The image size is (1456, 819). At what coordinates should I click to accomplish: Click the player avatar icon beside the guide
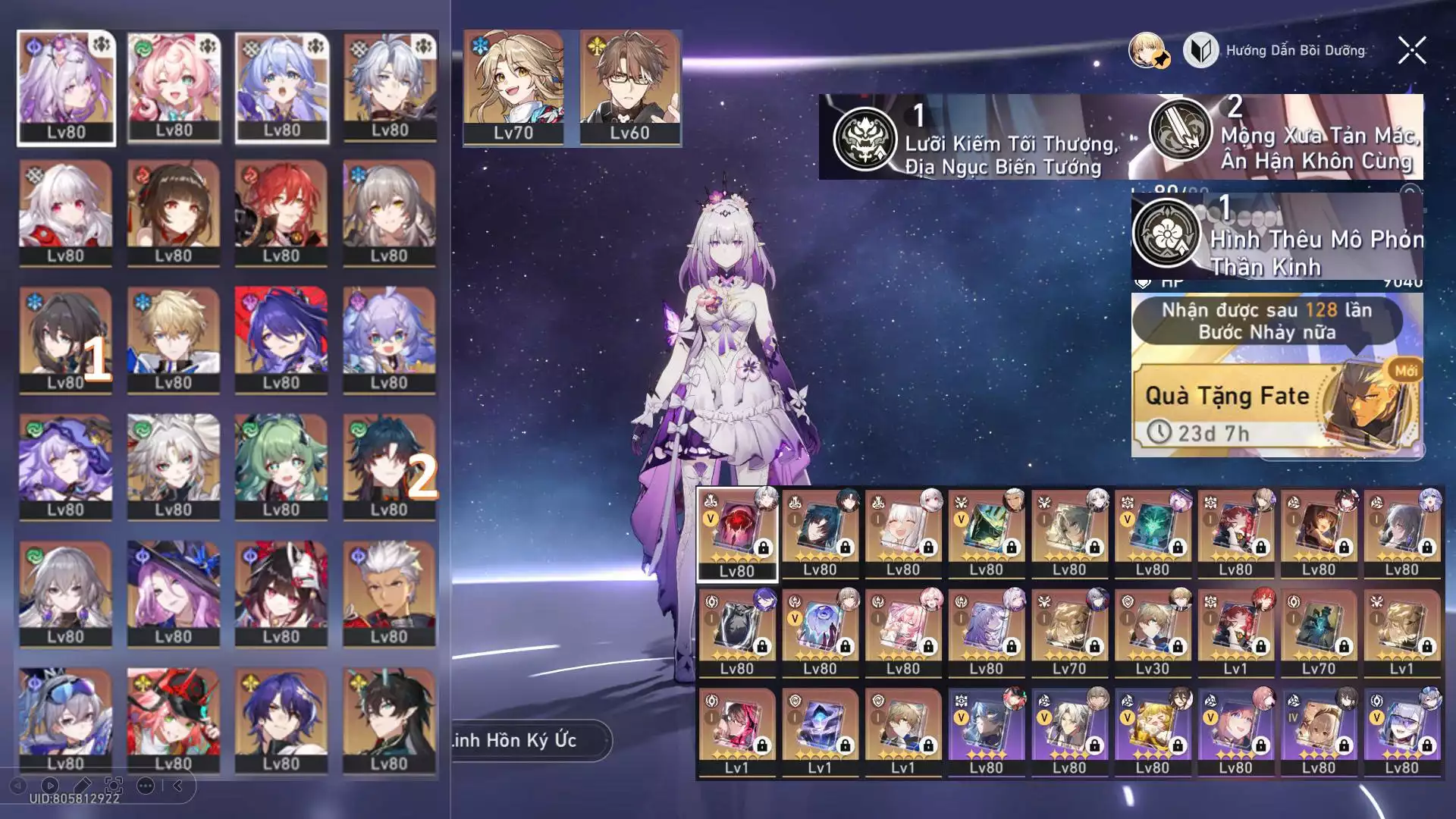1147,51
